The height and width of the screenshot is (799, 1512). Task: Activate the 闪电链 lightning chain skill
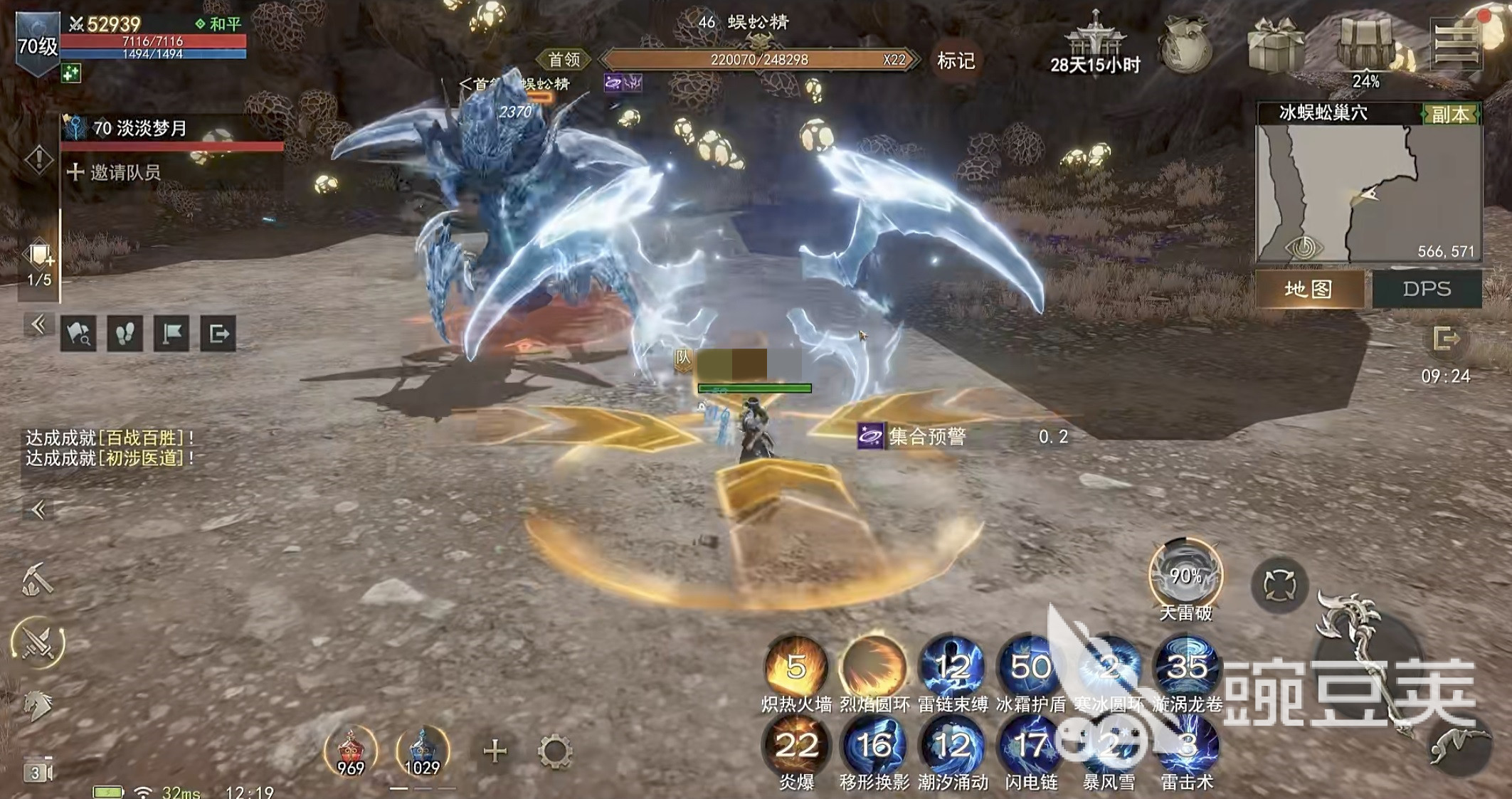tap(1030, 746)
